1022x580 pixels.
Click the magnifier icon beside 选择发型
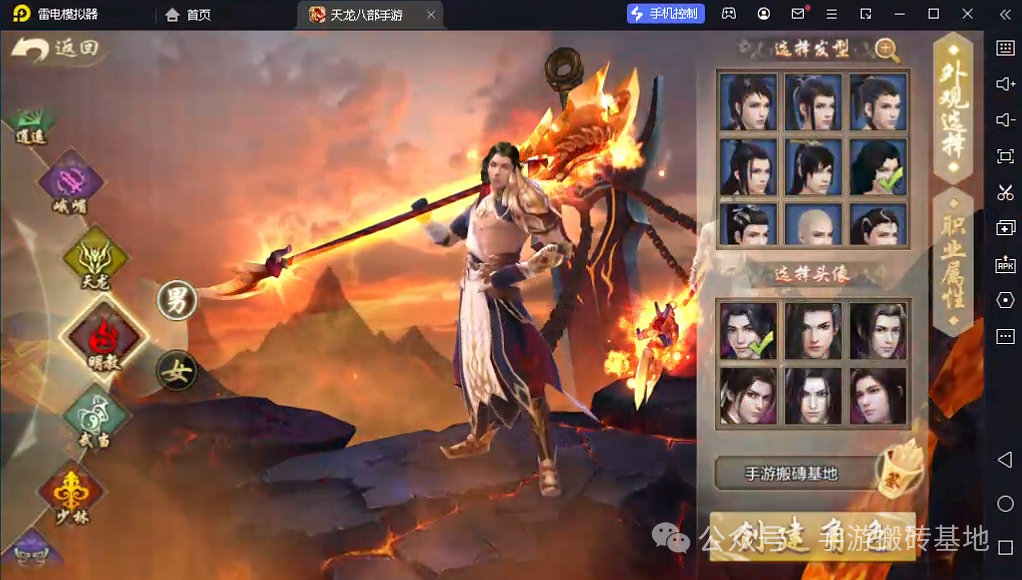coord(886,49)
